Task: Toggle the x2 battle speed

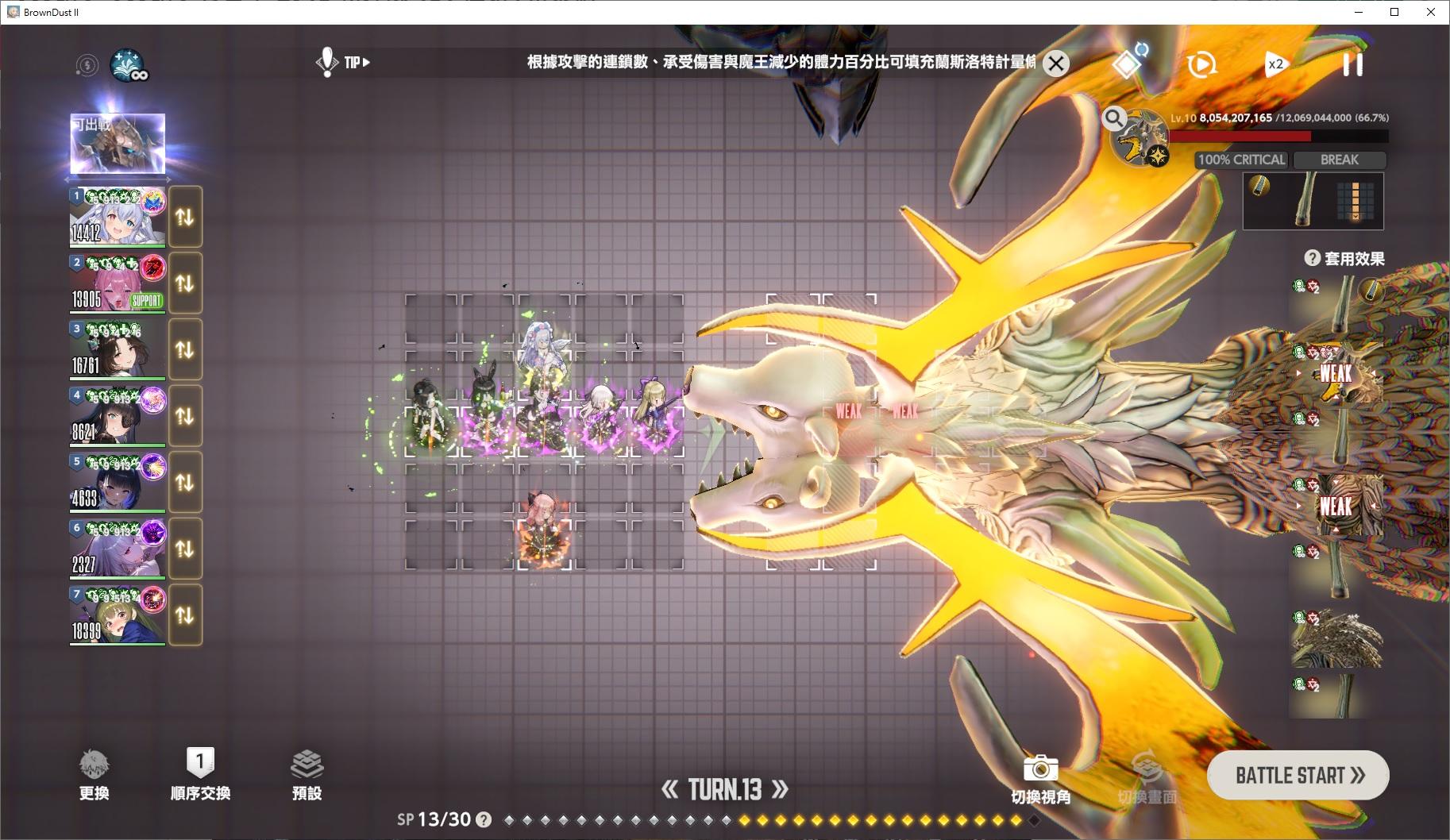Action: coord(1275,64)
